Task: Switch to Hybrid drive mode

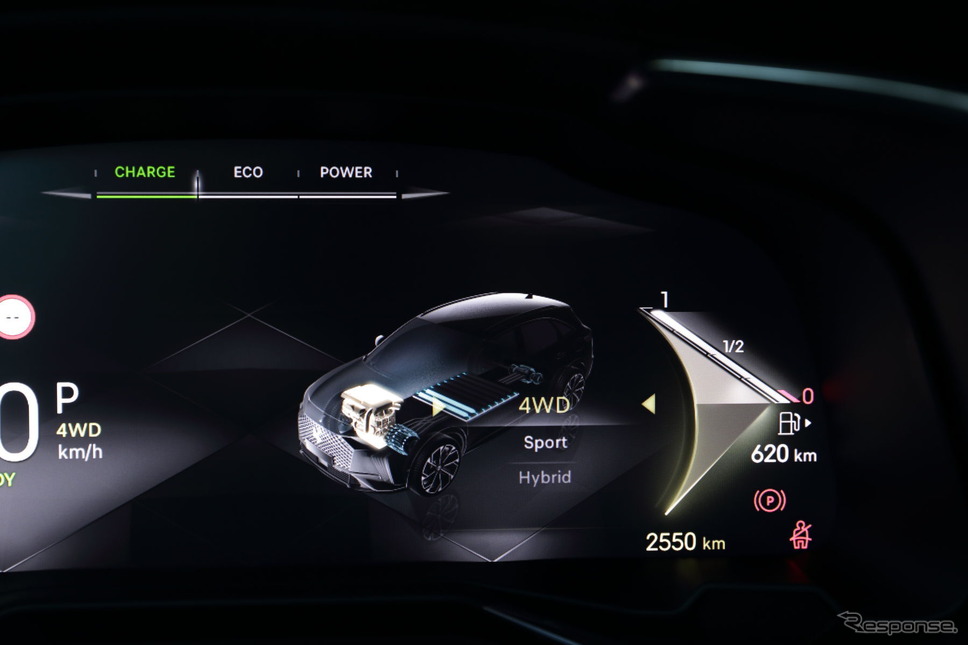Action: (x=545, y=478)
